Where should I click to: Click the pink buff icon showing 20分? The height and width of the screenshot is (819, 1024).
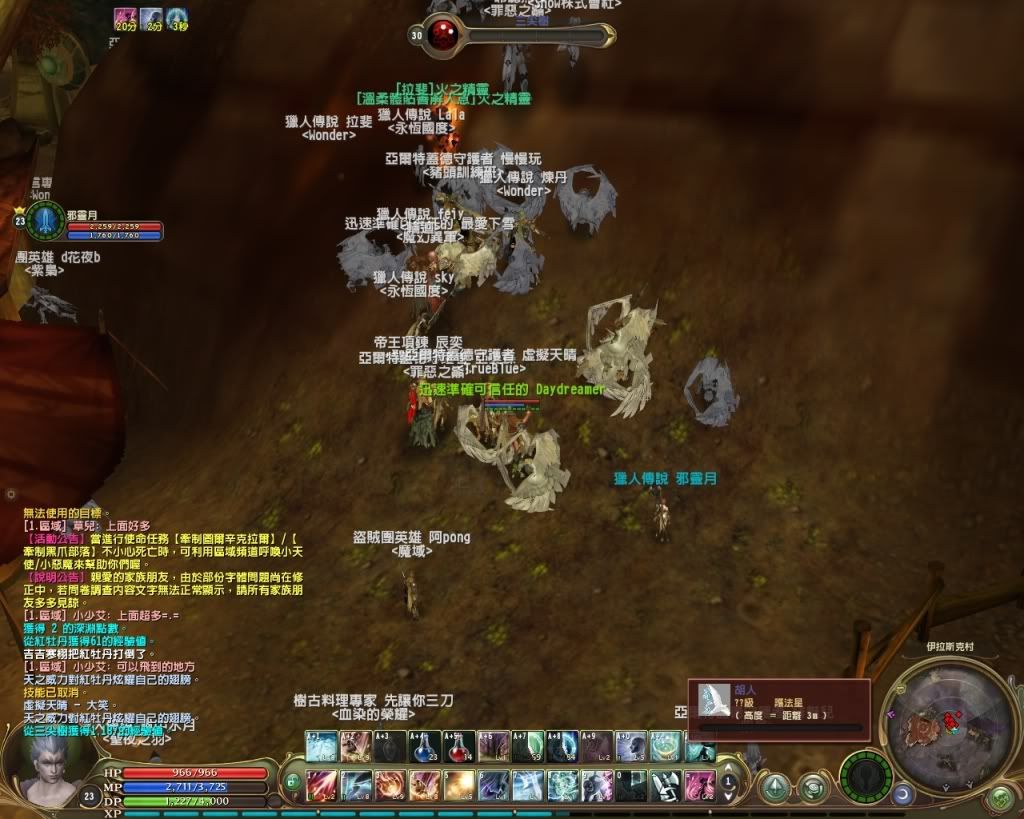tap(125, 17)
